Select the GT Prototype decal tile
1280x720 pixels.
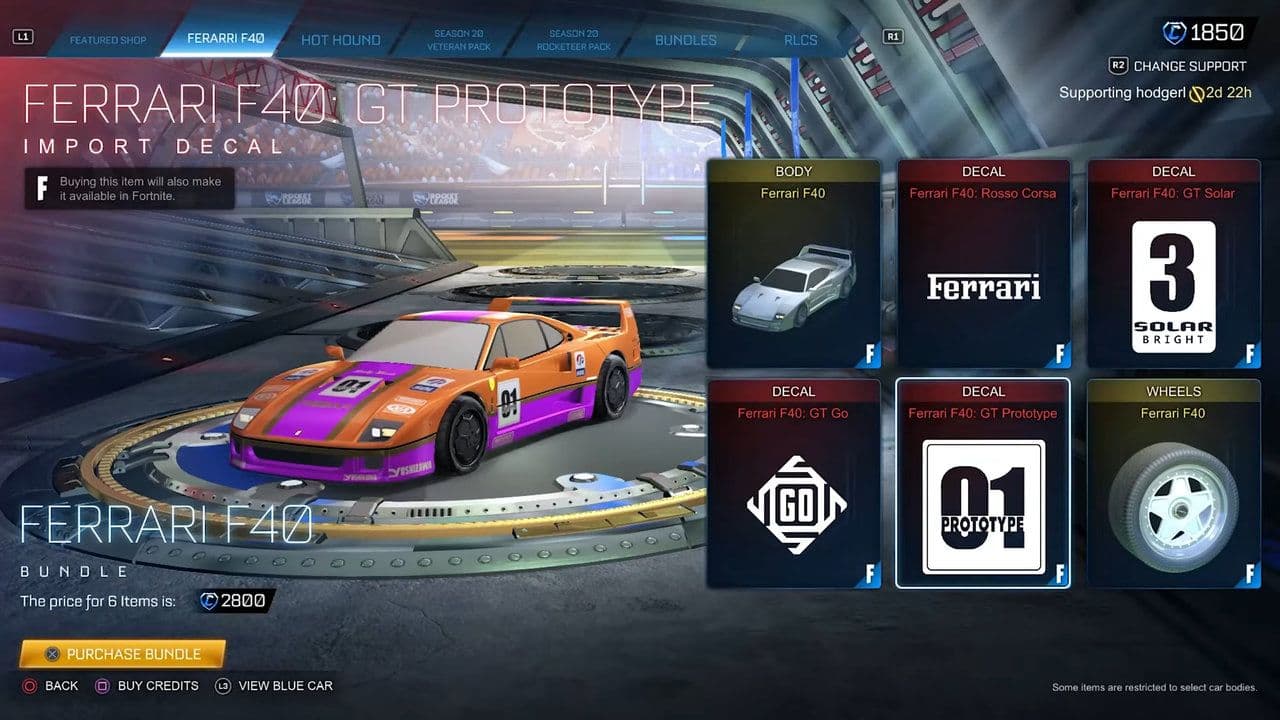[983, 483]
